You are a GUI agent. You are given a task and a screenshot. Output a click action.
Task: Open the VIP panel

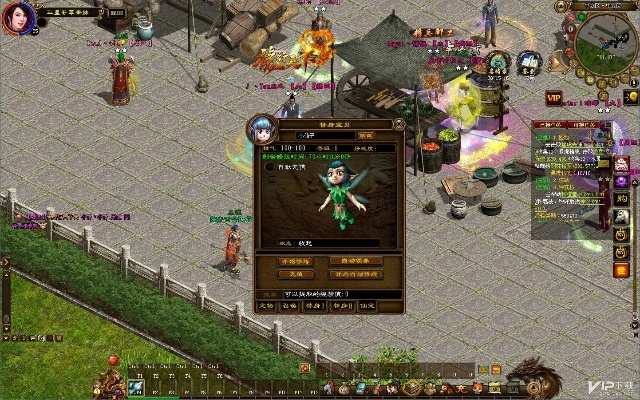tap(554, 97)
